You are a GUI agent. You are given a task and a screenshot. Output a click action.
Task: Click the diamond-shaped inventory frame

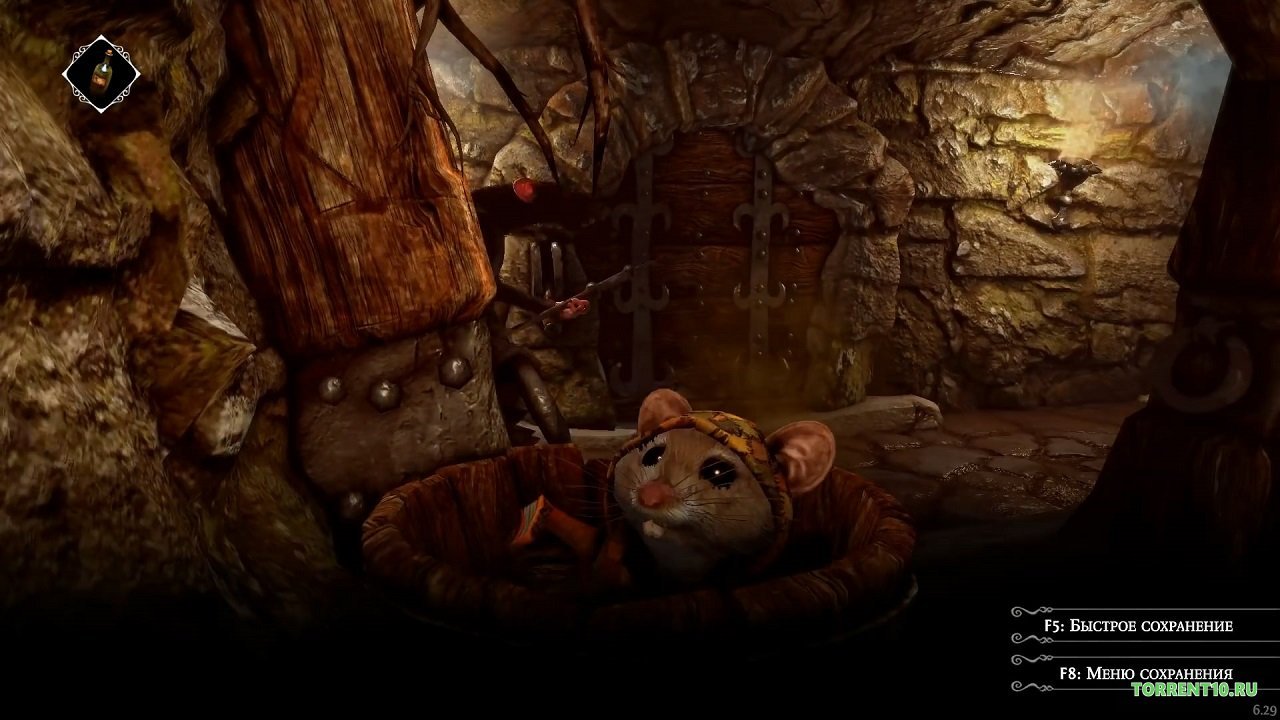pos(100,72)
